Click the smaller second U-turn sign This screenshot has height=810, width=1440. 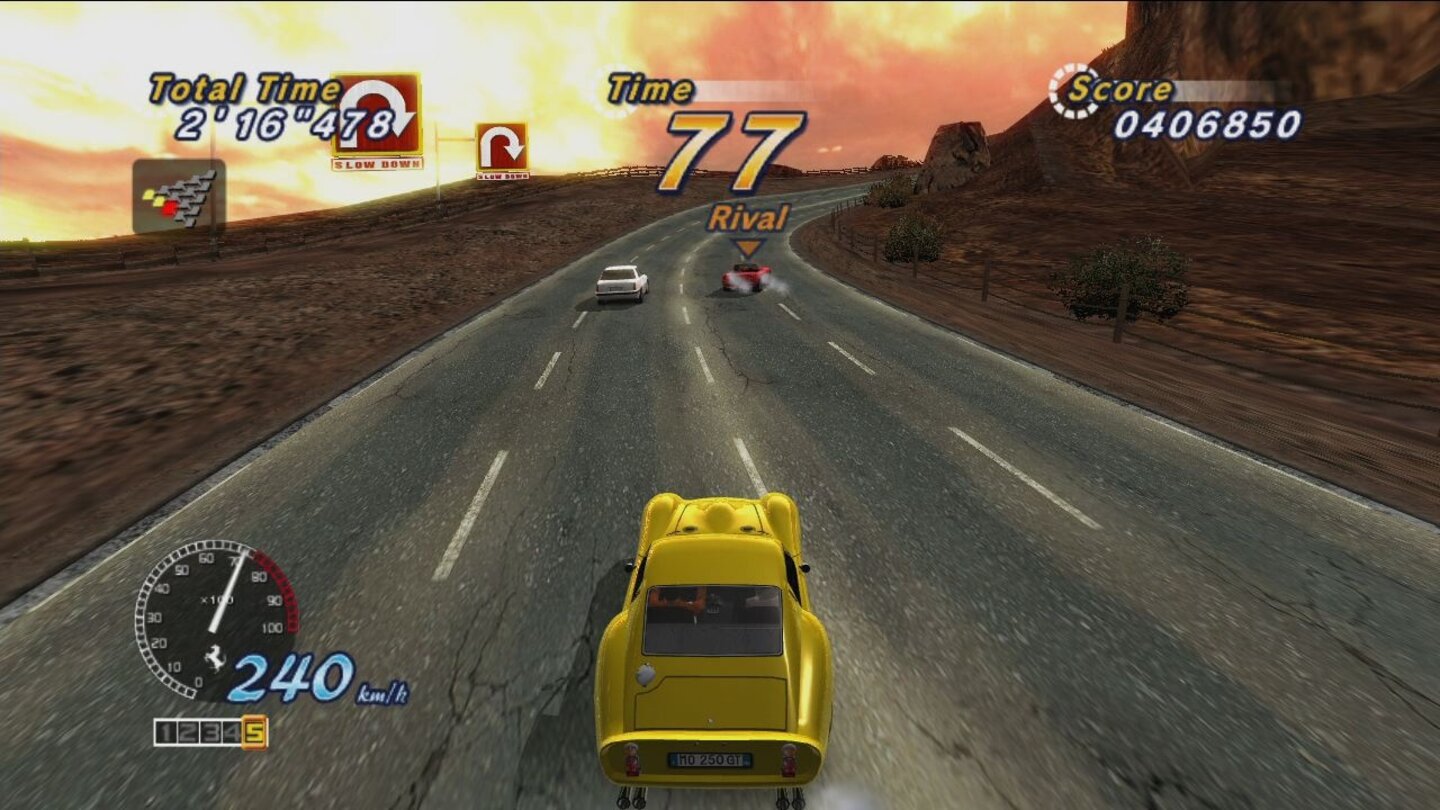click(502, 147)
